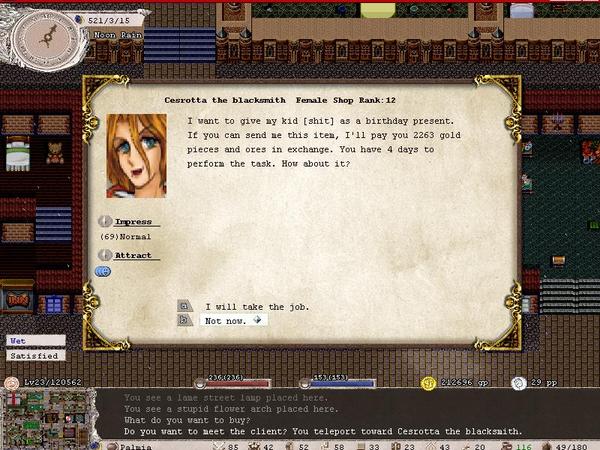Screen dimensions: 600x450
Task: Click Cesrotta's character portrait
Action: coord(136,156)
